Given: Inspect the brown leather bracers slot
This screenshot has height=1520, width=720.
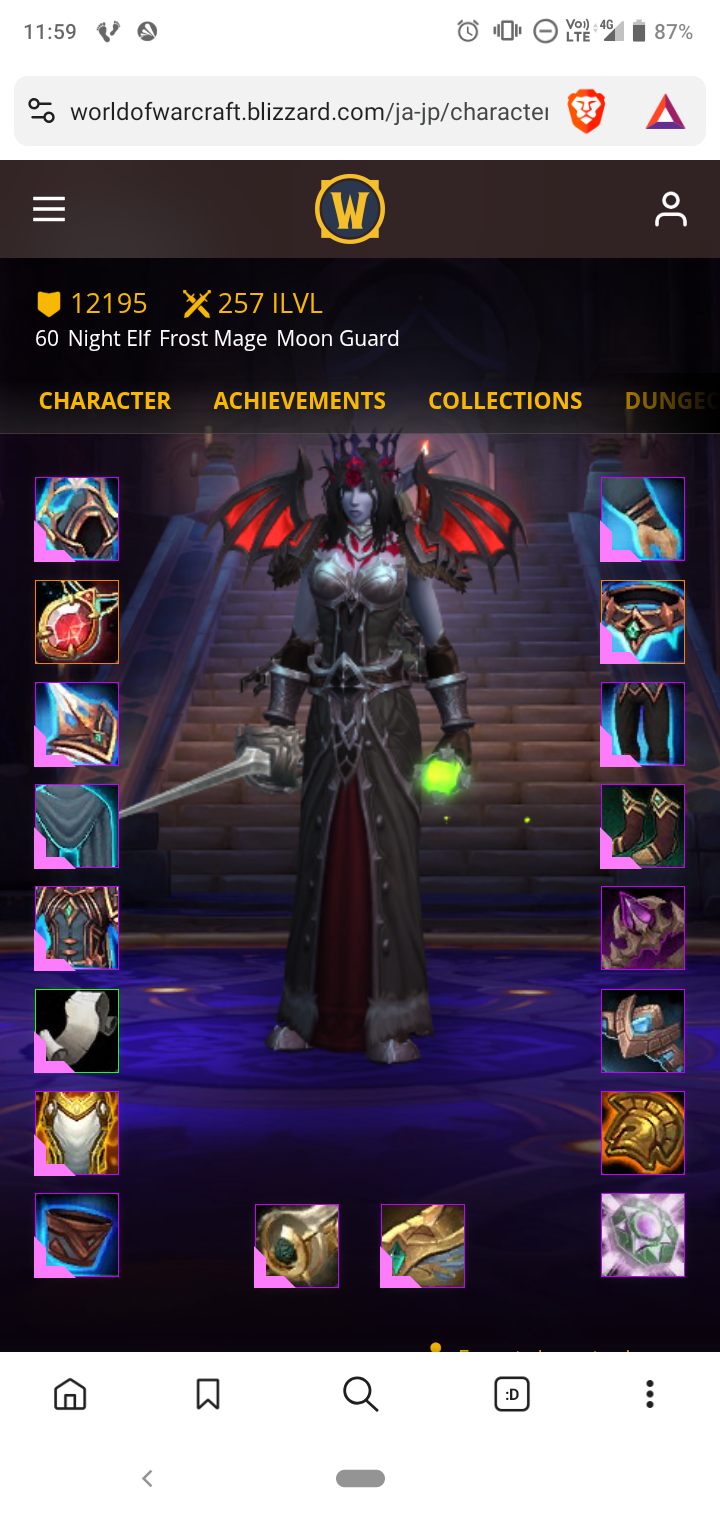Looking at the screenshot, I should pyautogui.click(x=77, y=1235).
